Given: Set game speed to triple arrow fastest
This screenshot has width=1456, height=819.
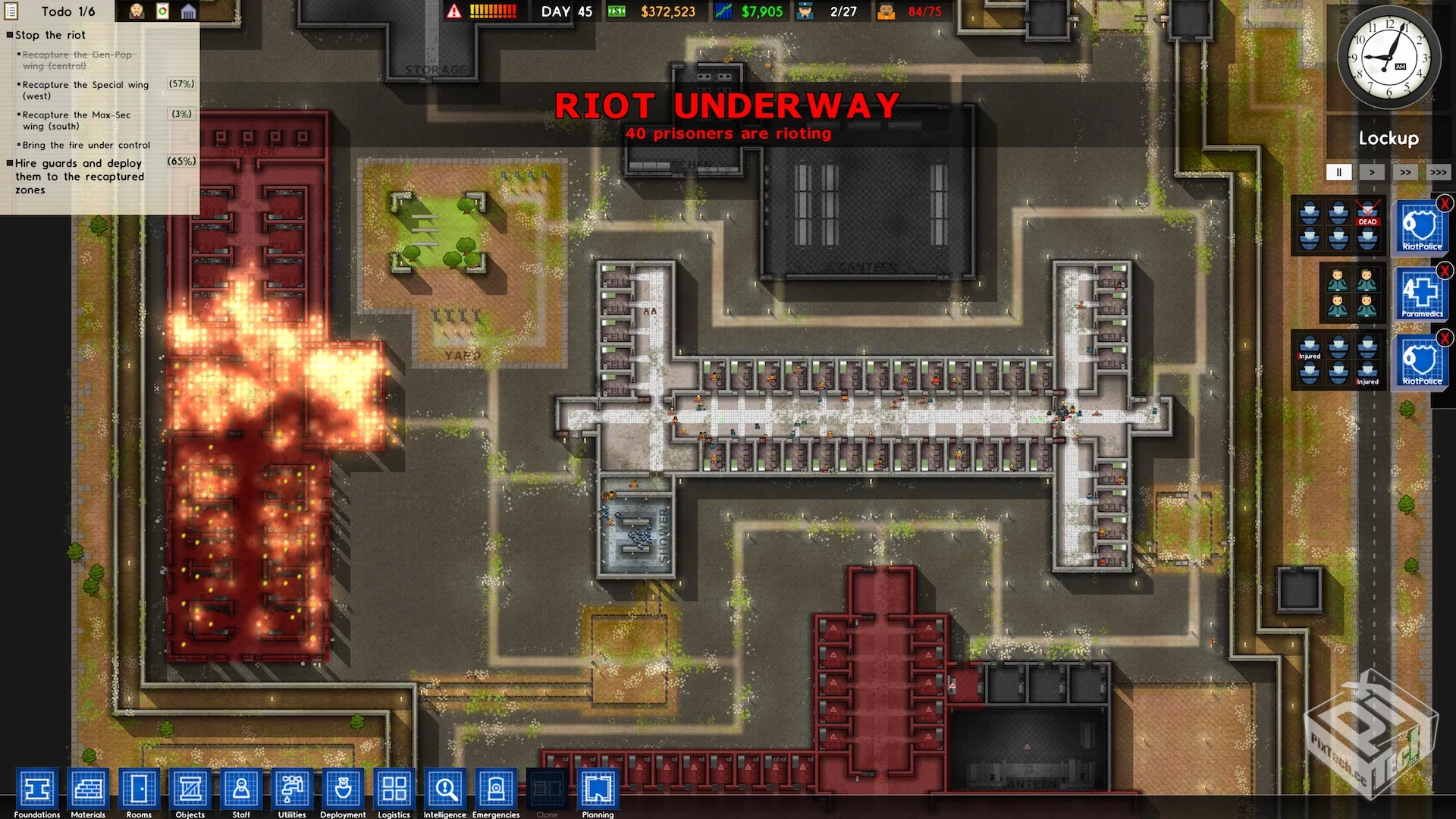Looking at the screenshot, I should point(1439,172).
